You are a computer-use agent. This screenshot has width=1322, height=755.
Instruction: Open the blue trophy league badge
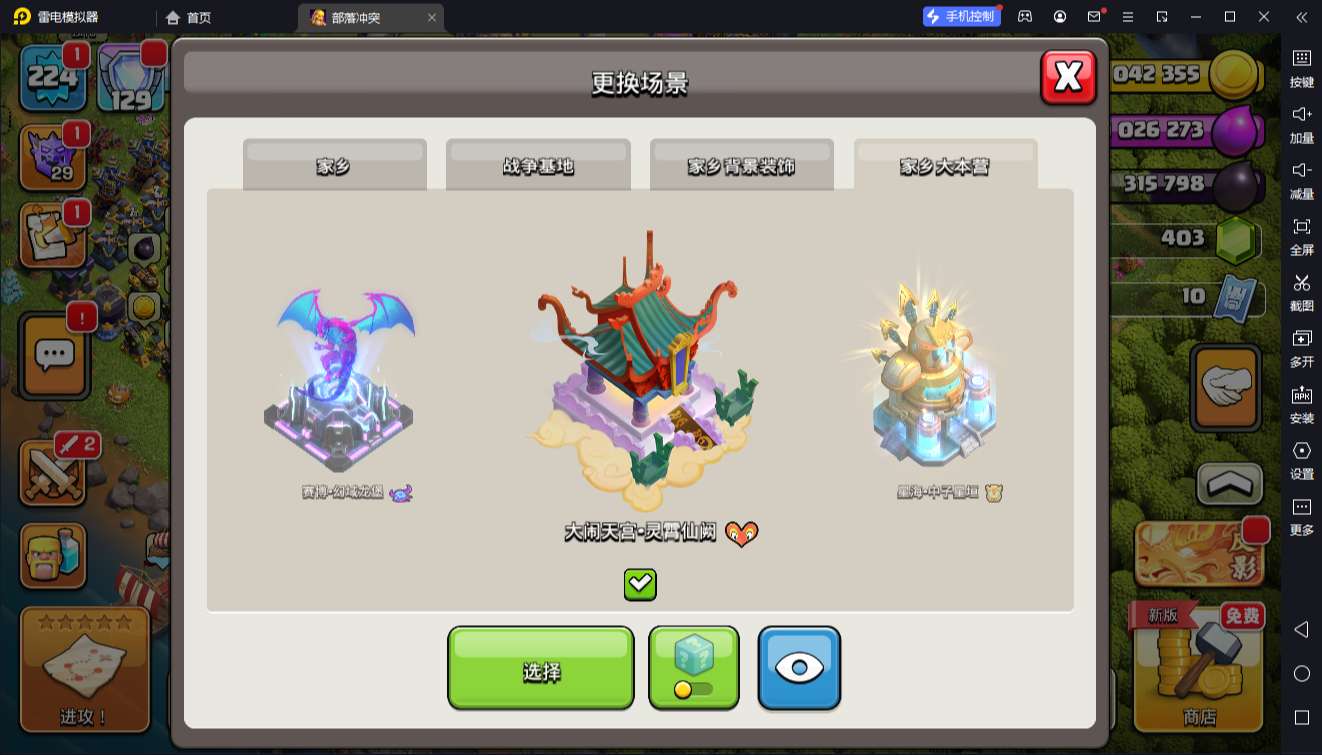(130, 80)
